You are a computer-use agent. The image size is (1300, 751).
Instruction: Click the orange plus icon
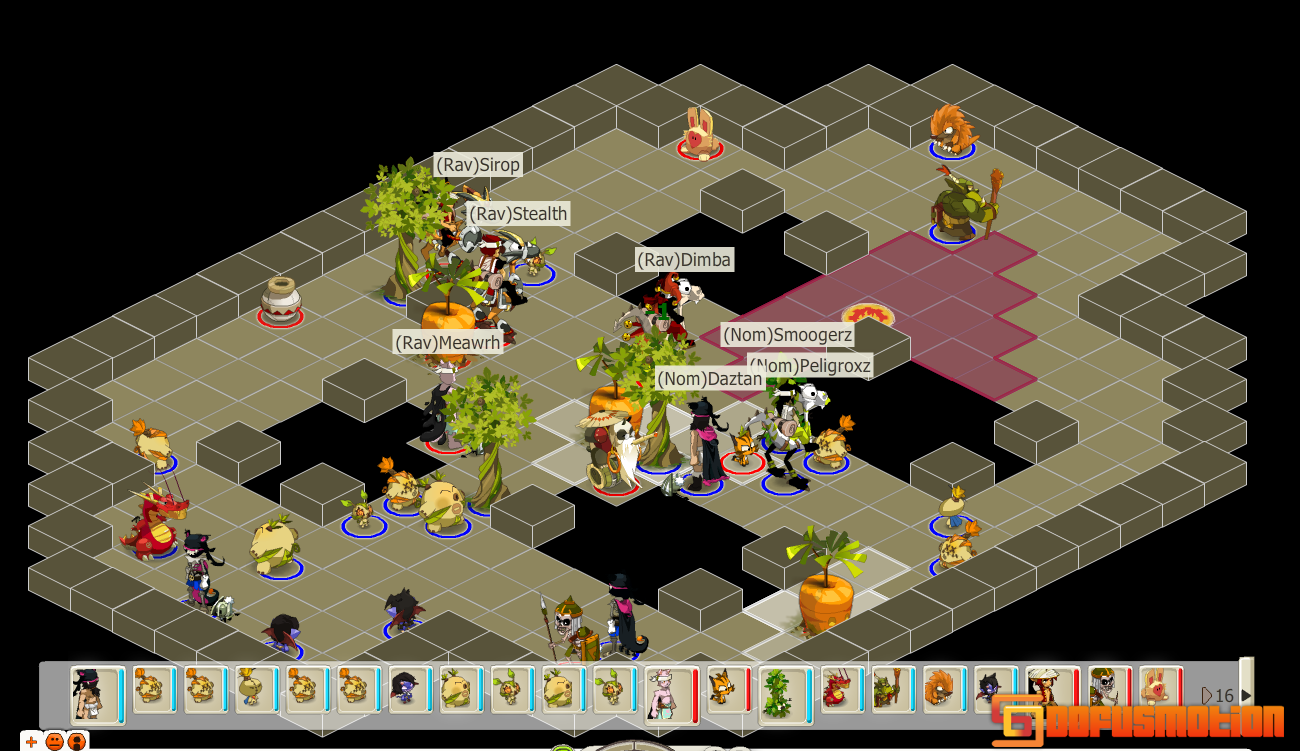[31, 741]
